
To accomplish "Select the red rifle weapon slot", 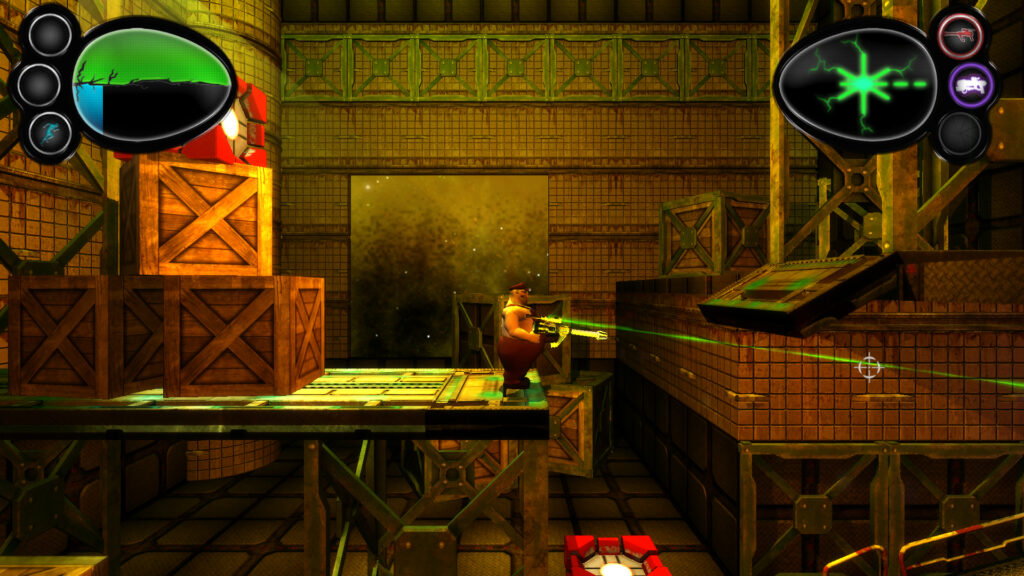I will [x=961, y=36].
